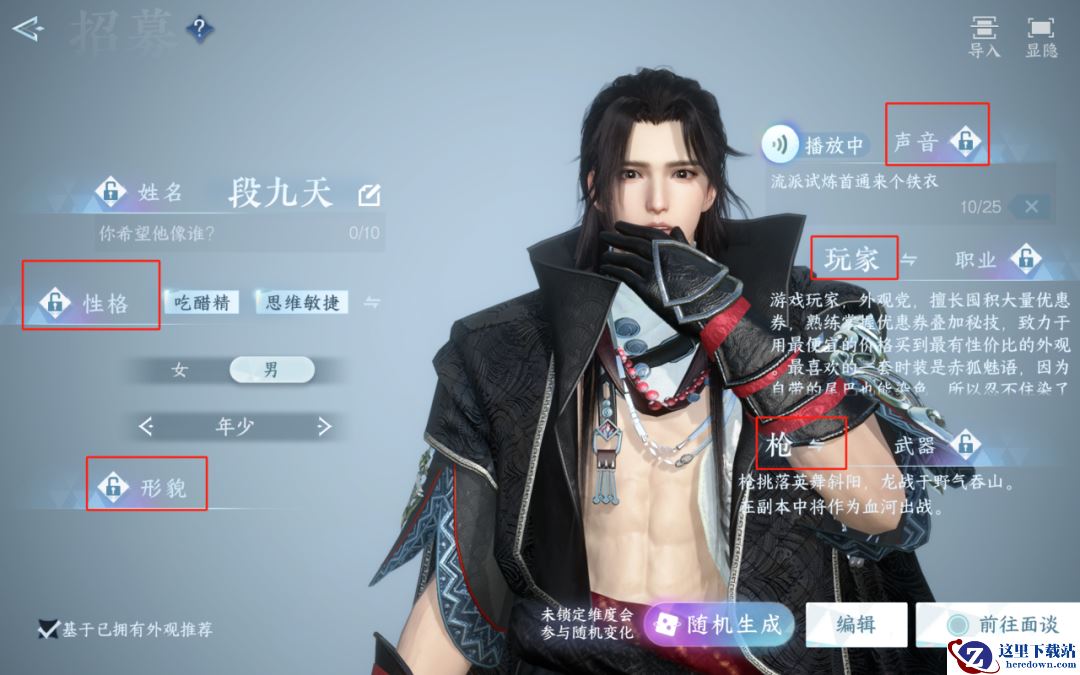The height and width of the screenshot is (675, 1080).
Task: Open the 编辑 edit button
Action: coord(855,625)
